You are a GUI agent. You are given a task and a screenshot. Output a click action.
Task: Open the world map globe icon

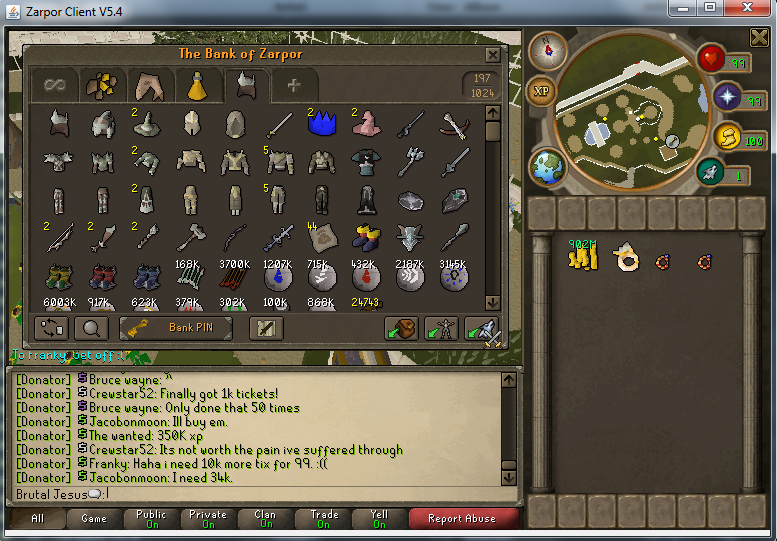(x=547, y=166)
